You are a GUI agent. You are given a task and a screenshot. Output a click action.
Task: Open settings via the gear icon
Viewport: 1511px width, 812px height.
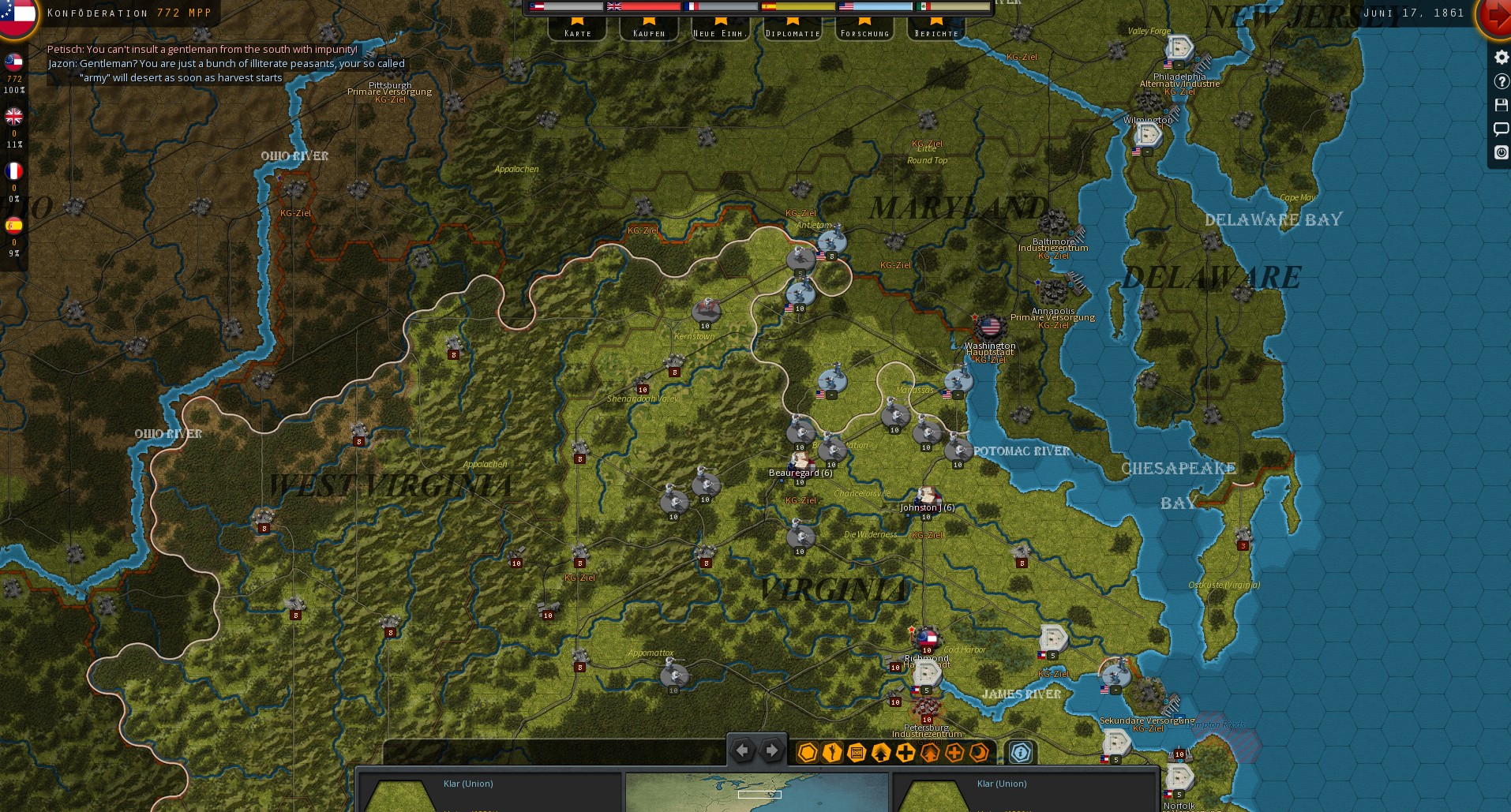pos(1501,57)
